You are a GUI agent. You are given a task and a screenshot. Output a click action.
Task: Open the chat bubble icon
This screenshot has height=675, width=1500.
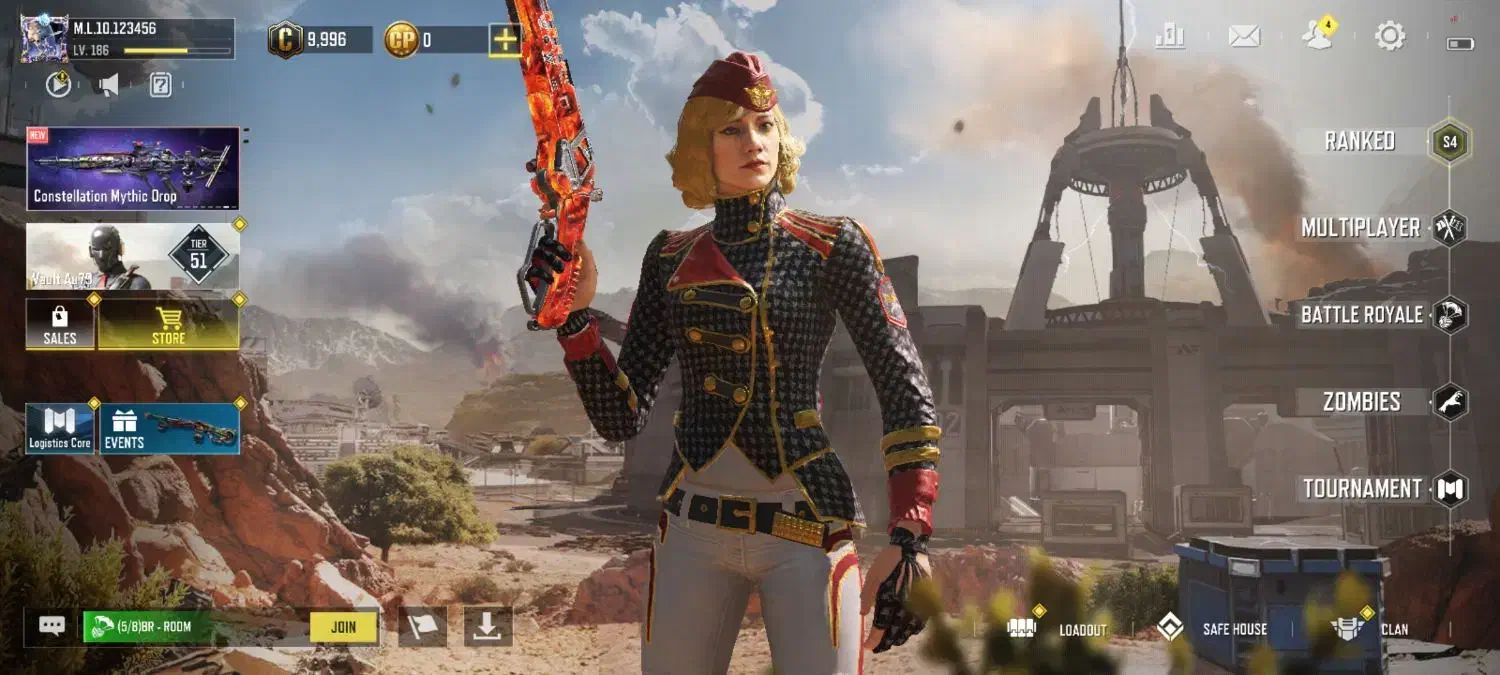(52, 626)
